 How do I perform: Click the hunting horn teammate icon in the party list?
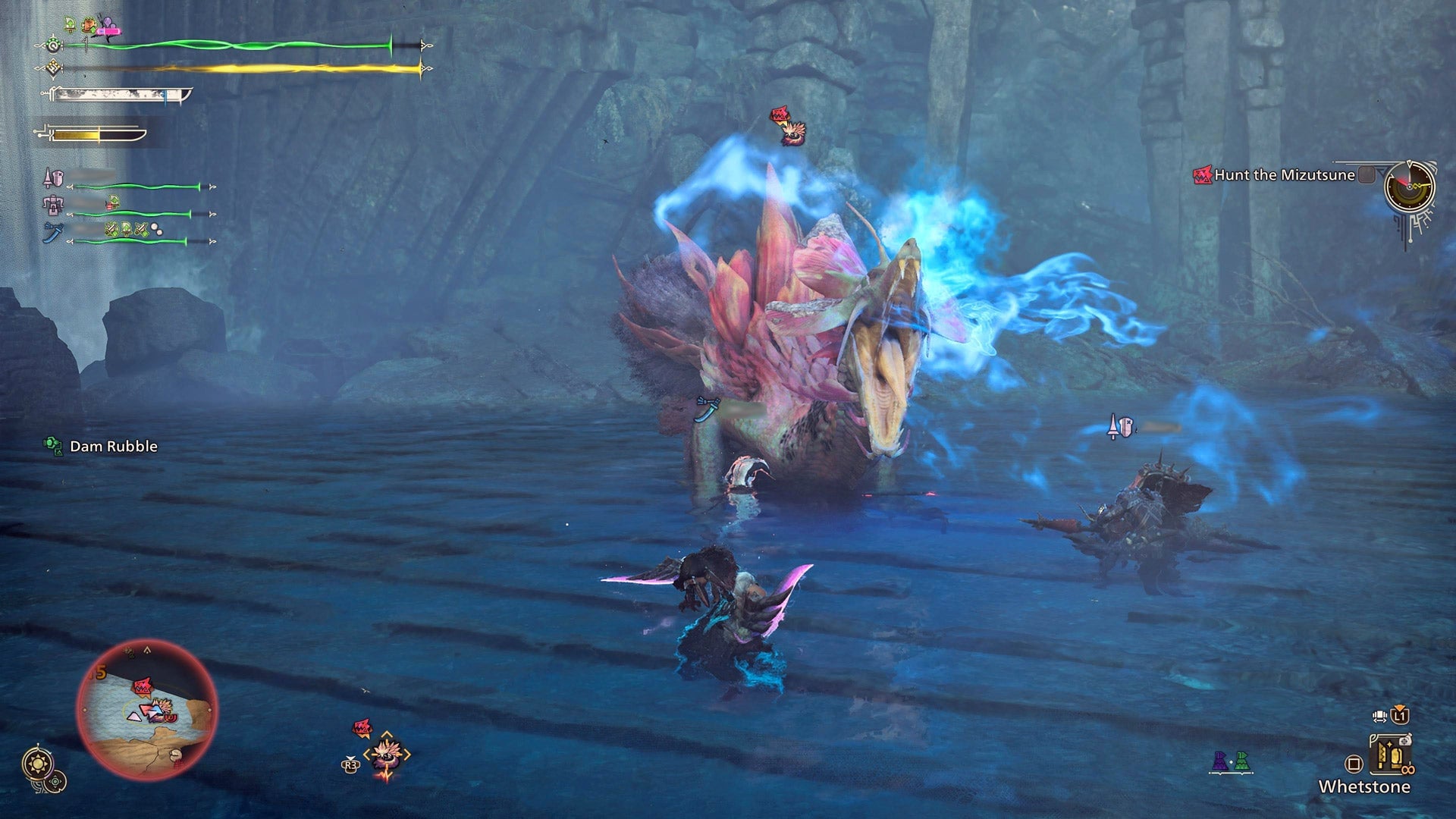coord(54,206)
